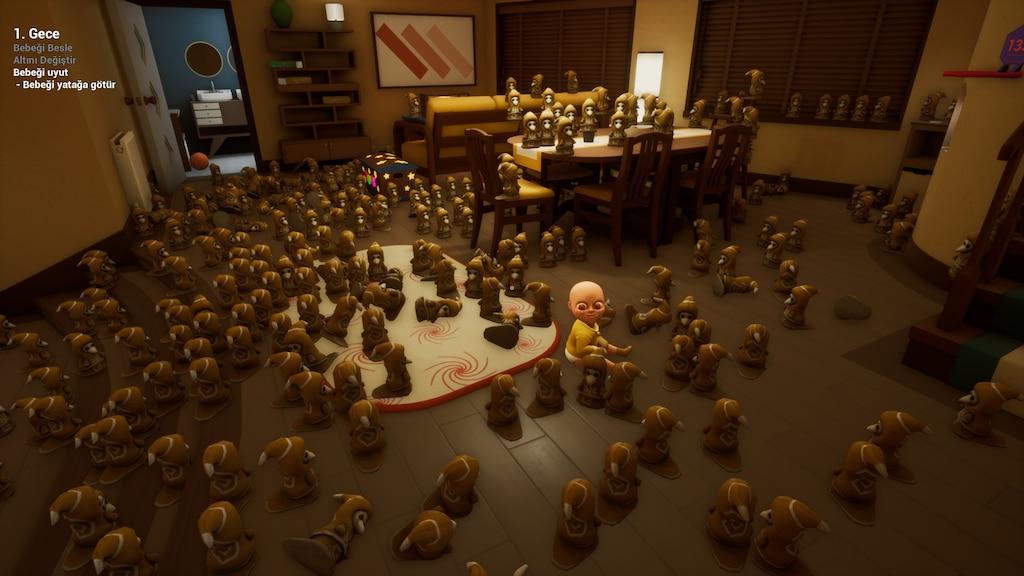
Task: Open the "Bebeği yatağa götür" sub-objective
Action: click(x=67, y=84)
